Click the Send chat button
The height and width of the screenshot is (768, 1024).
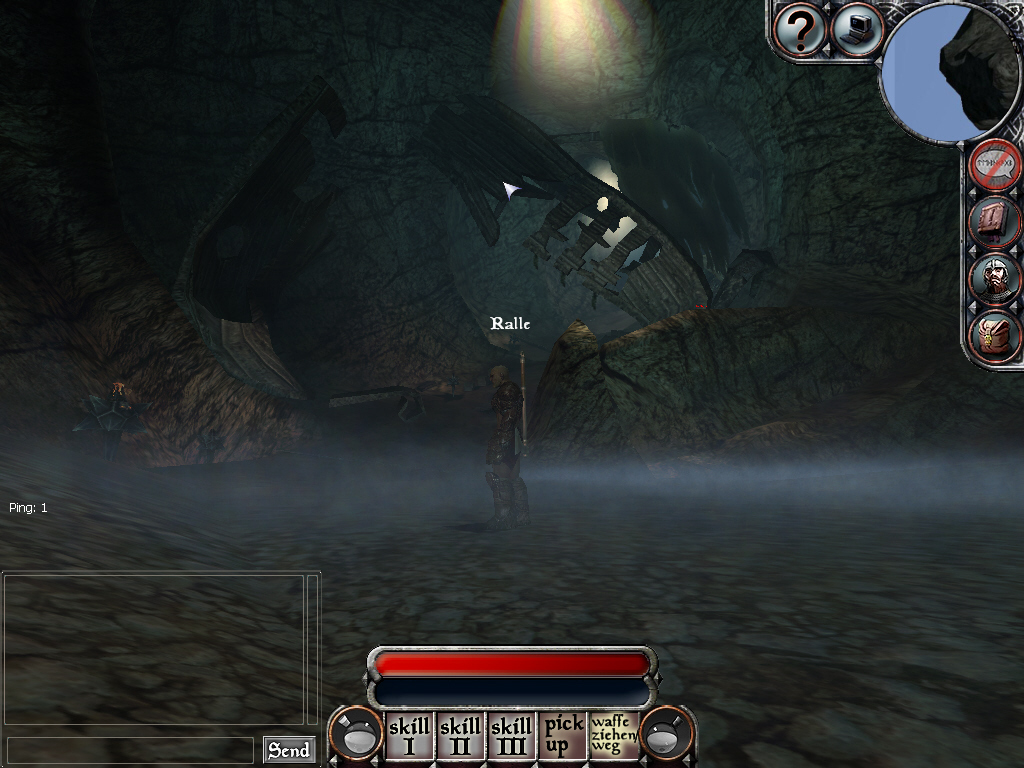tap(289, 750)
